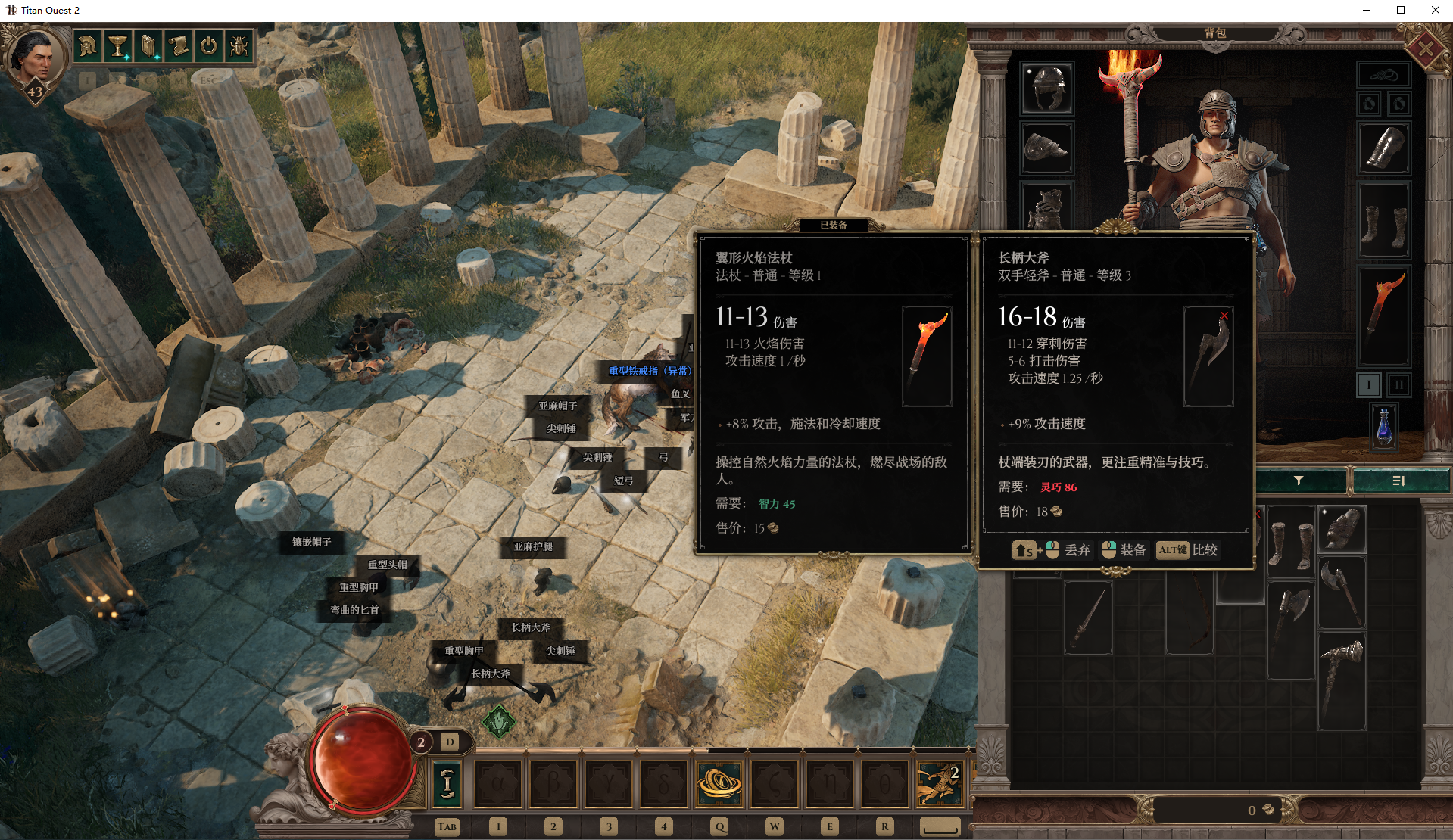
Task: Sort the inventory with the sort button
Action: (1399, 481)
